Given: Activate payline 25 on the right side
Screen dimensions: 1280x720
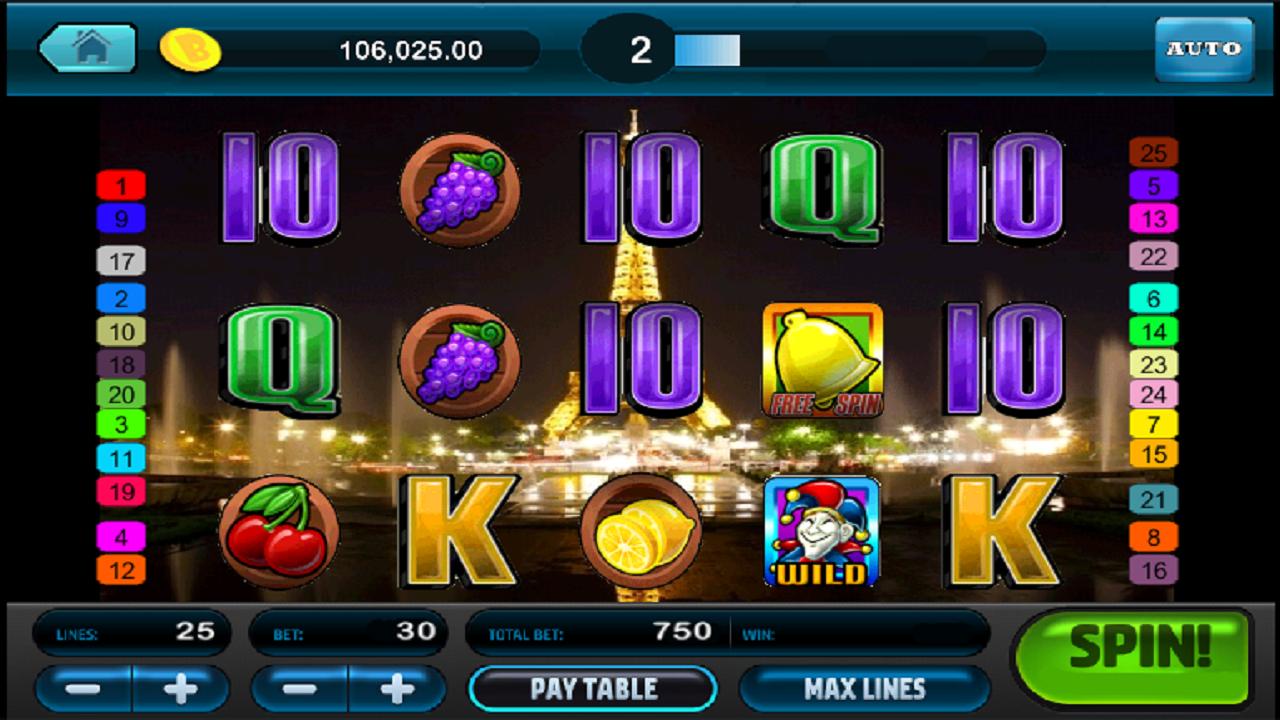Looking at the screenshot, I should (1155, 154).
